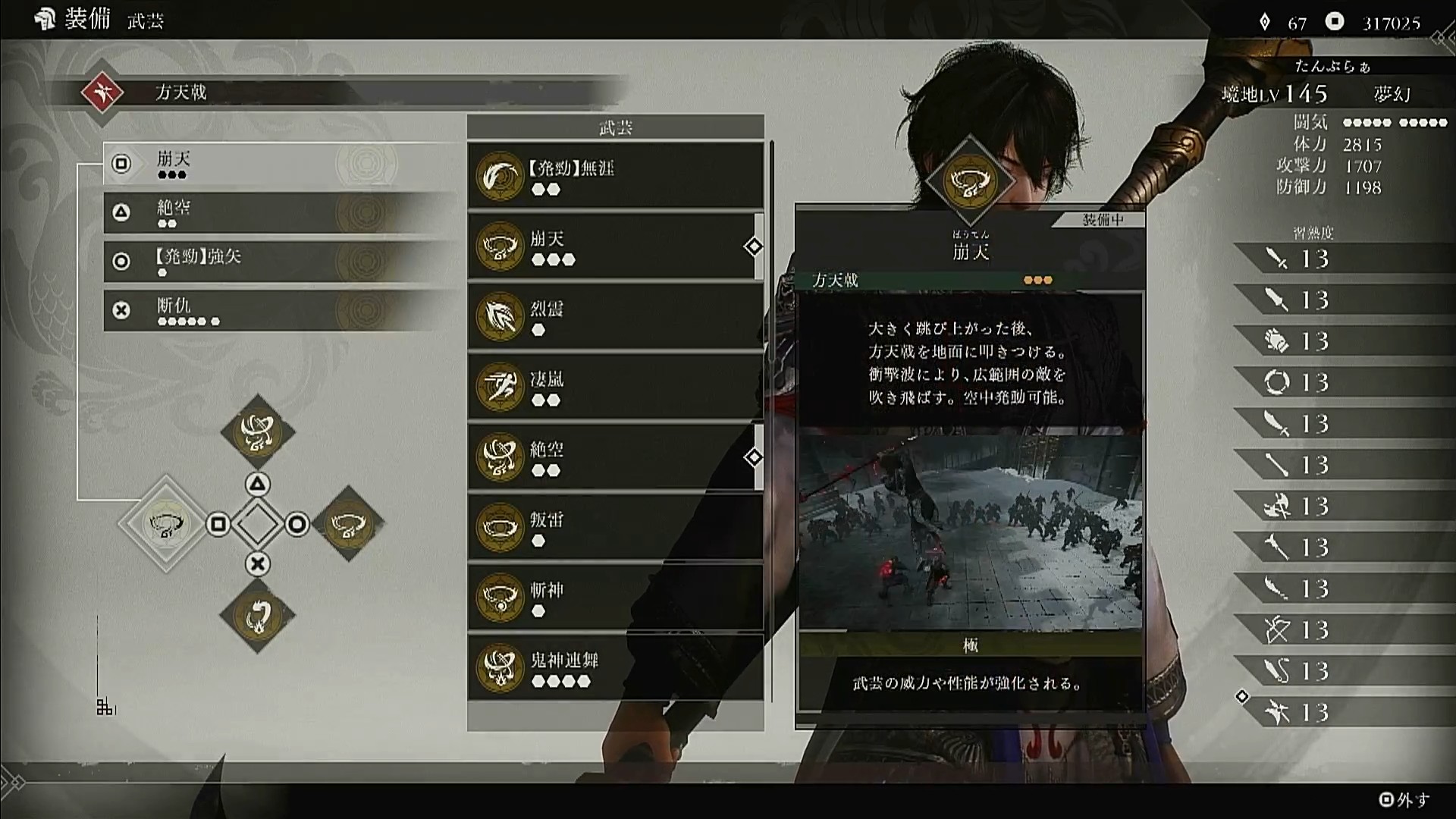Select the 鬼神連舞 battle art
Image resolution: width=1456 pixels, height=819 pixels.
615,668
